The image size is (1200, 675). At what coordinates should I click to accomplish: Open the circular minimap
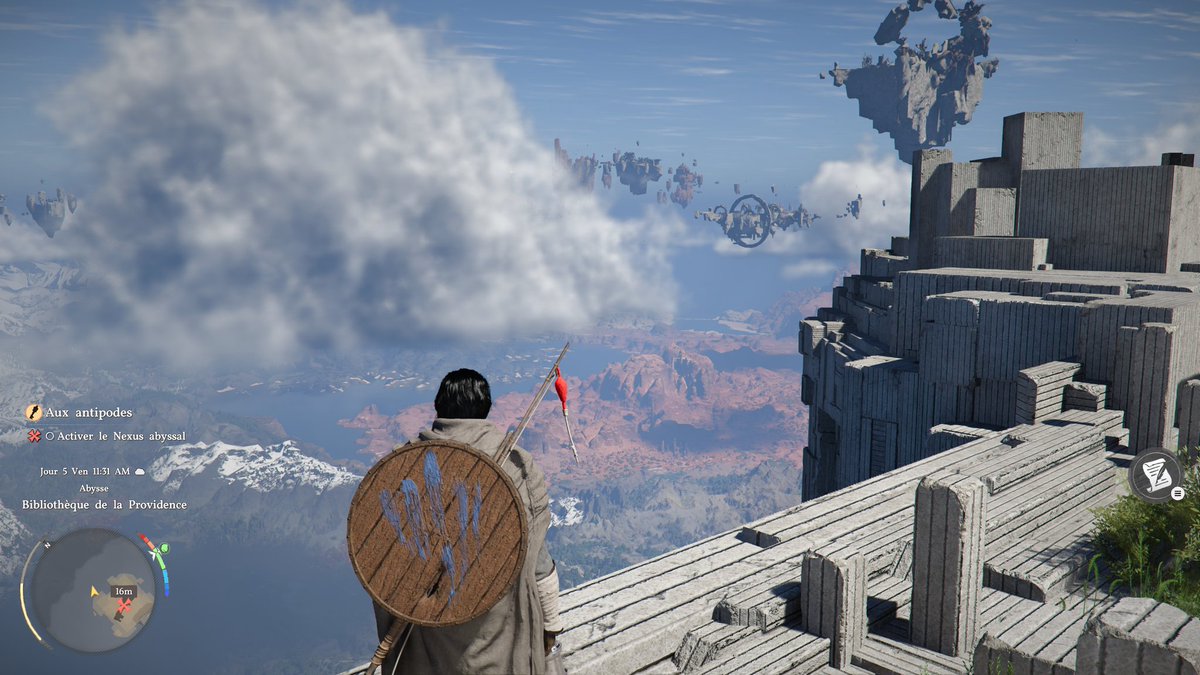pyautogui.click(x=92, y=589)
